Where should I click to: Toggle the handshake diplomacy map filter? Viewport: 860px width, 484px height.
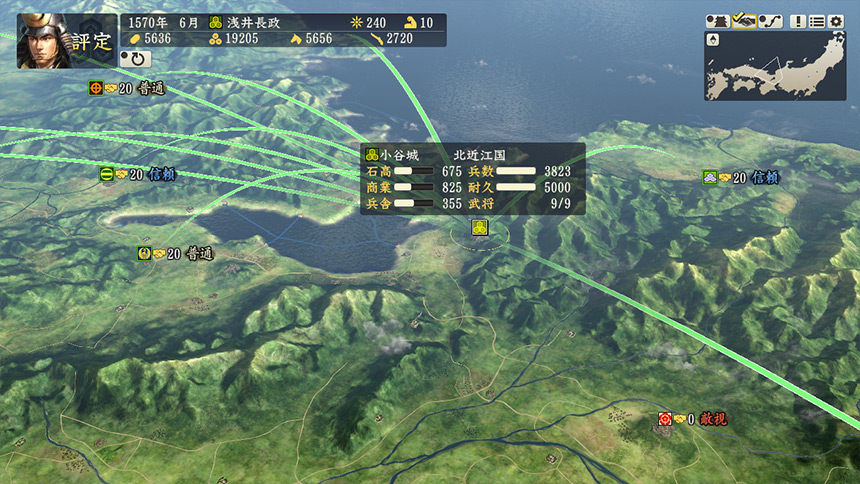(x=743, y=21)
